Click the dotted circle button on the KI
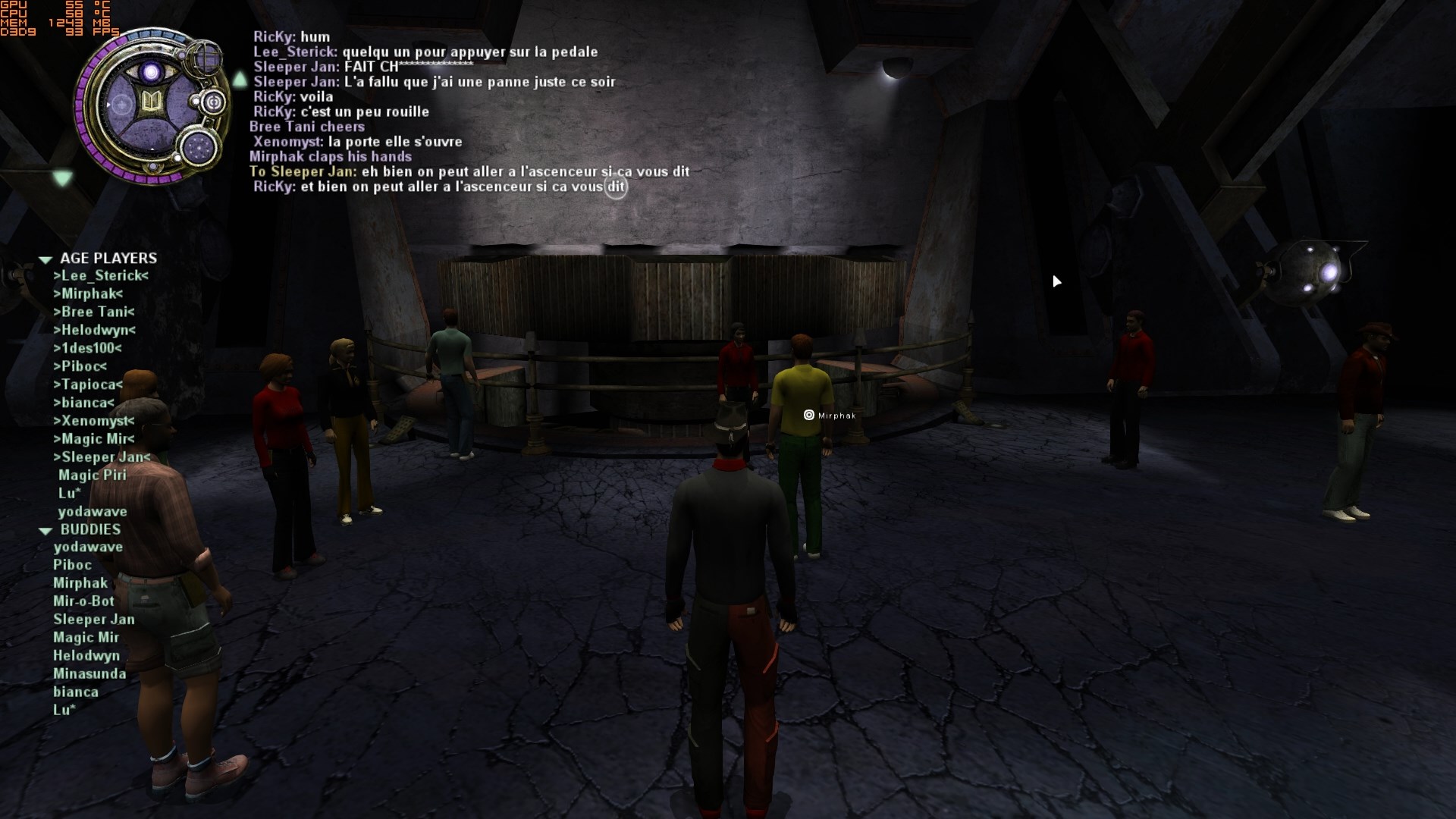The width and height of the screenshot is (1456, 819). point(200,146)
